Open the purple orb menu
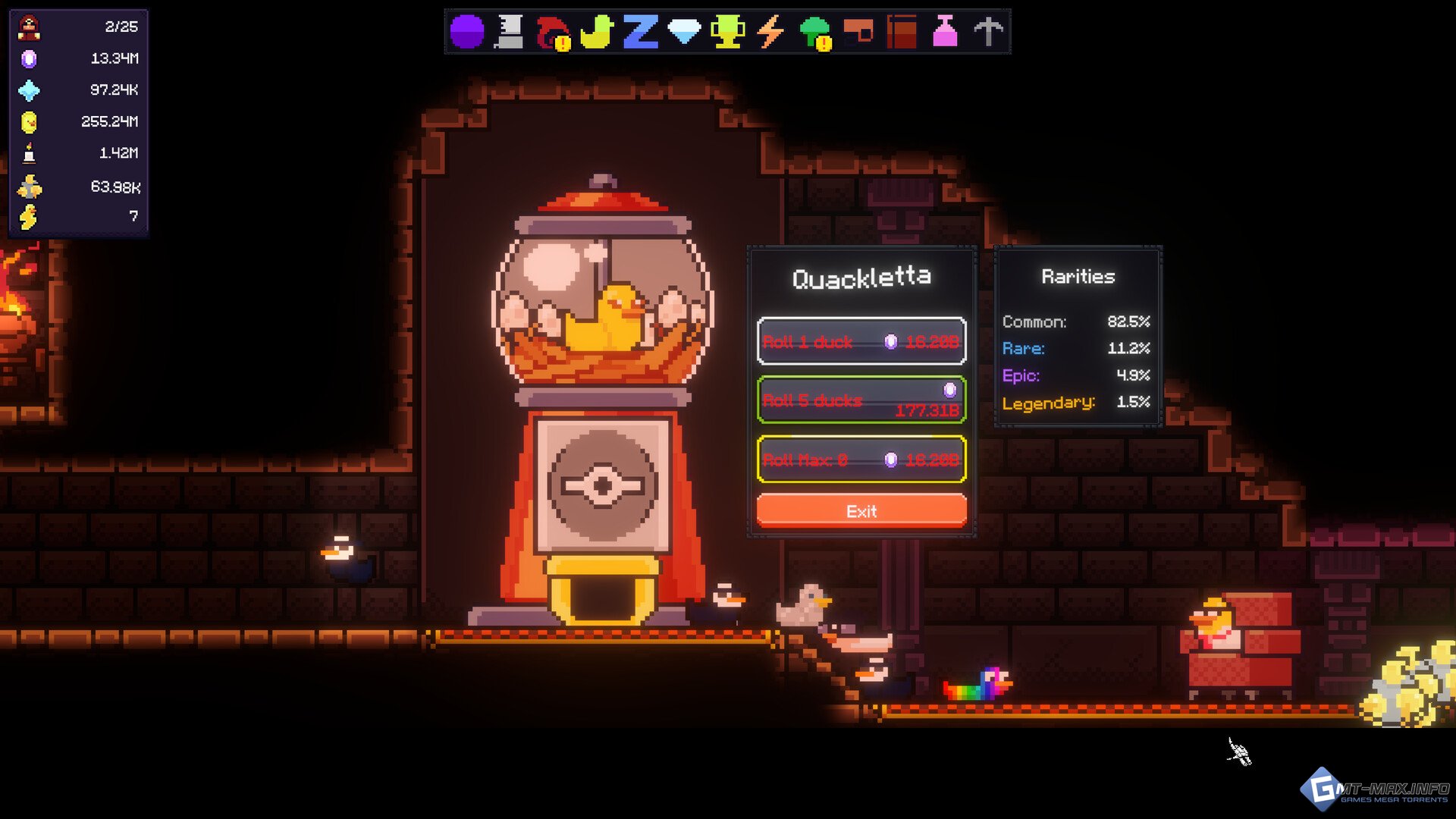Screen dimensions: 1456x819 pyautogui.click(x=466, y=32)
